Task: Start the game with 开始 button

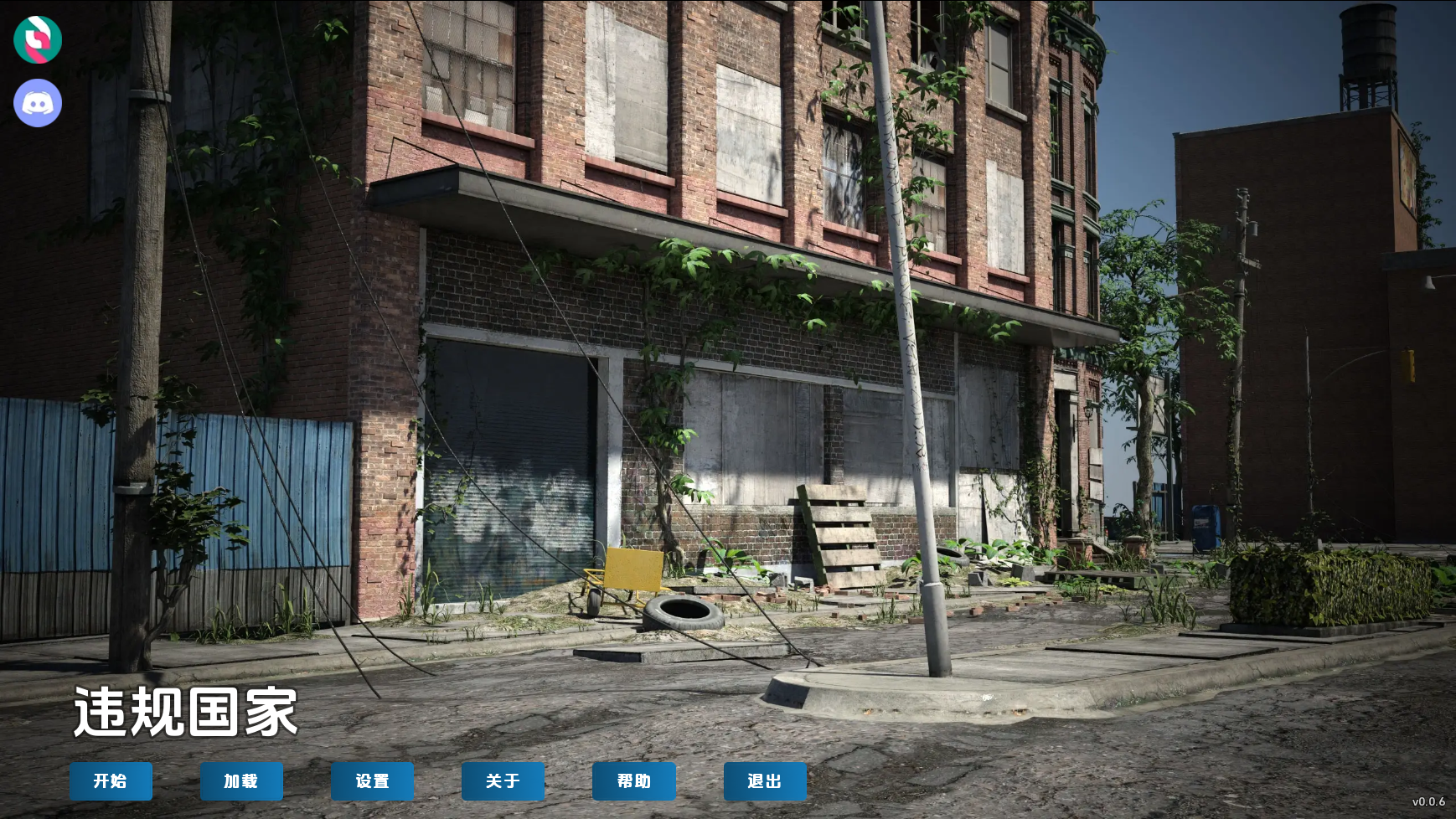Action: 111,780
